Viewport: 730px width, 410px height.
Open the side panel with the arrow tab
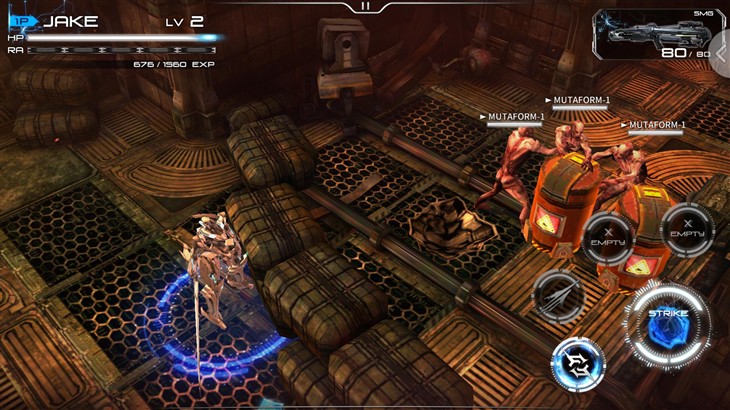pyautogui.click(x=721, y=52)
